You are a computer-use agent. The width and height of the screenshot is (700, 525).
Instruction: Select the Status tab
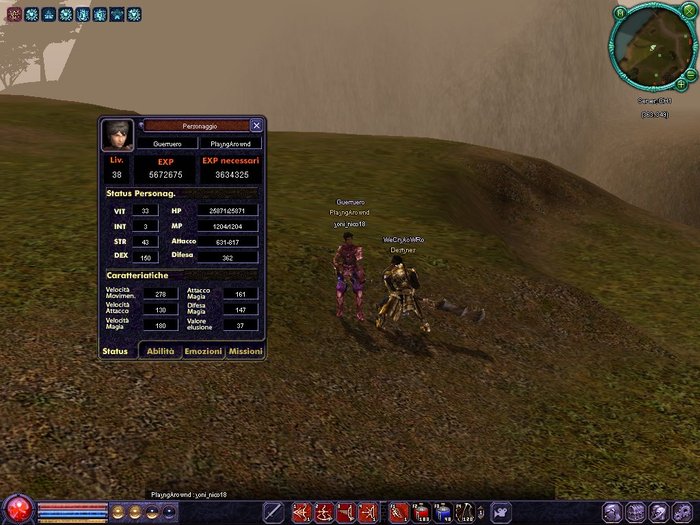pyautogui.click(x=115, y=352)
